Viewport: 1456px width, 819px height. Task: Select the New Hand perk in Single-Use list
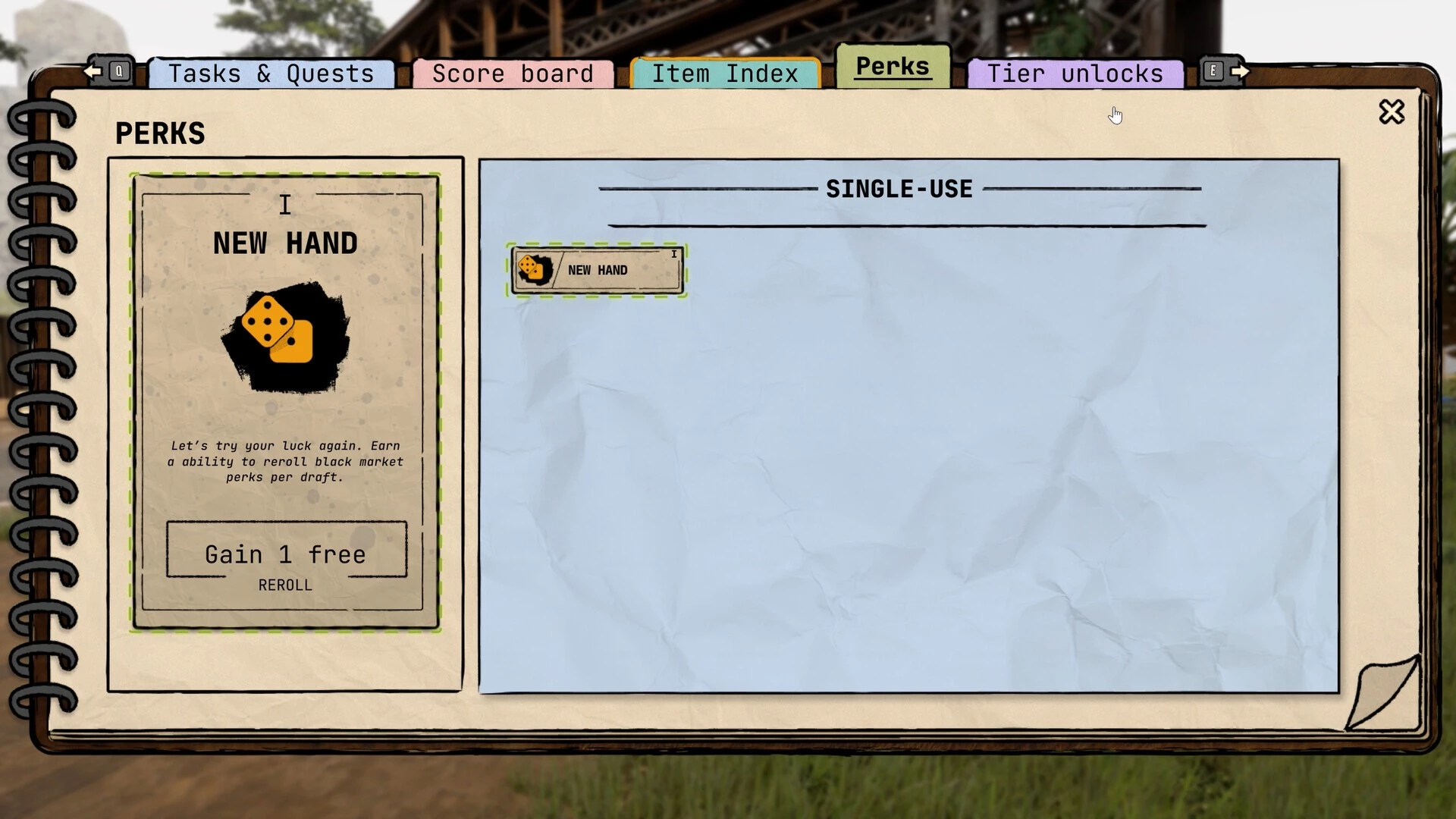(598, 270)
